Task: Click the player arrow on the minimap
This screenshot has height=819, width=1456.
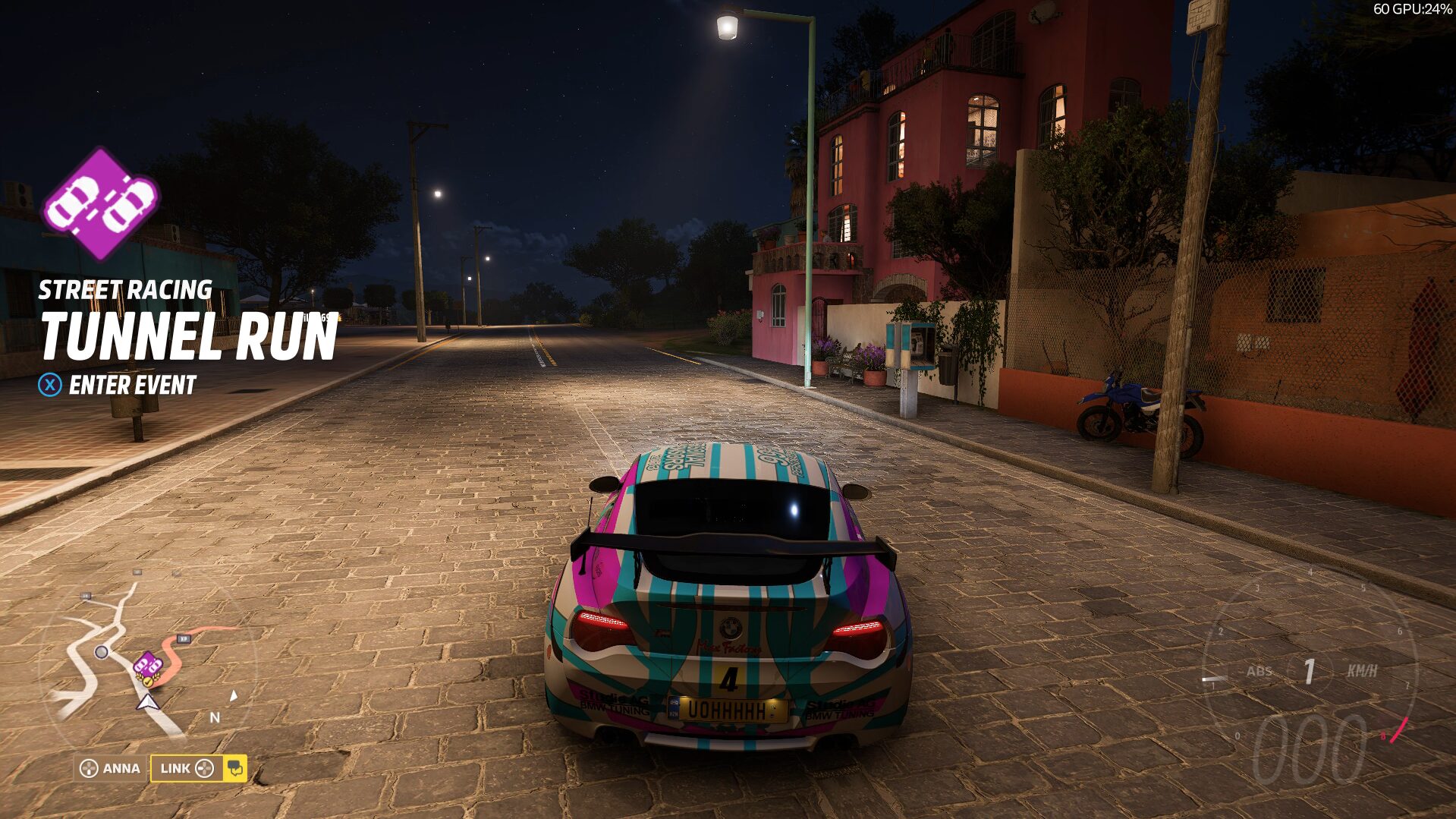Action: (148, 701)
